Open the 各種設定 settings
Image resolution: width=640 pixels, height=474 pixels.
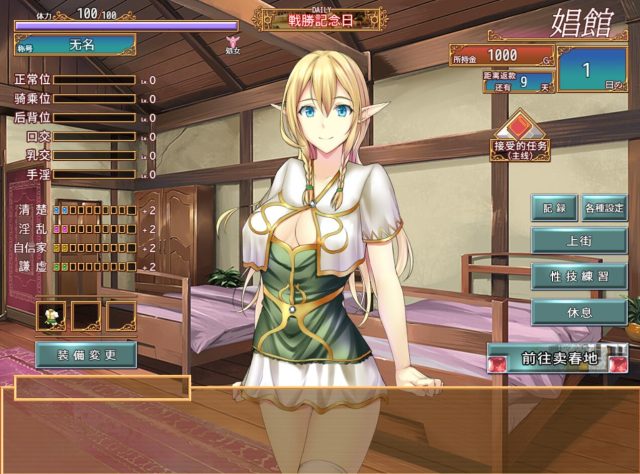pyautogui.click(x=603, y=209)
